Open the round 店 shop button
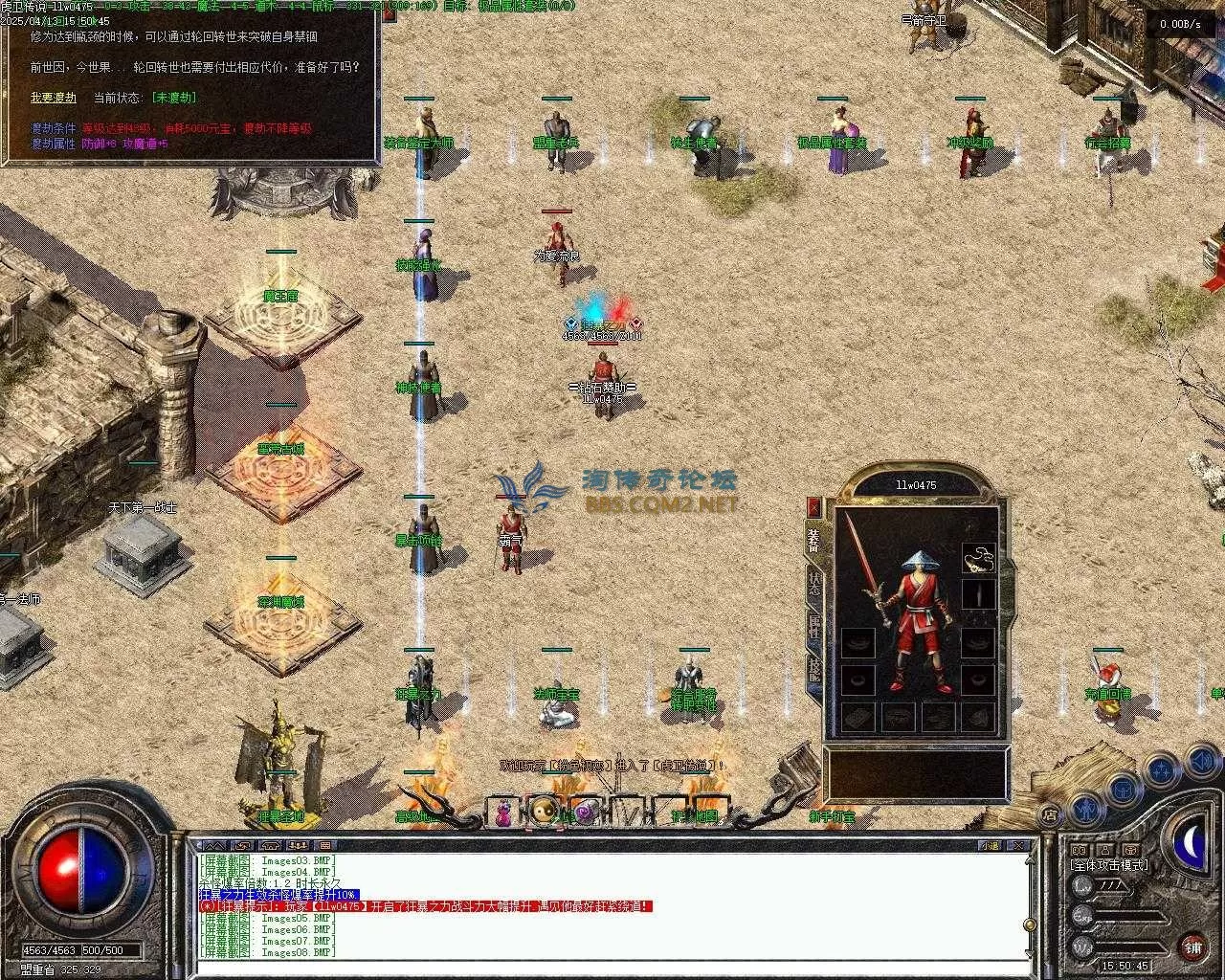1225x980 pixels. click(1050, 815)
